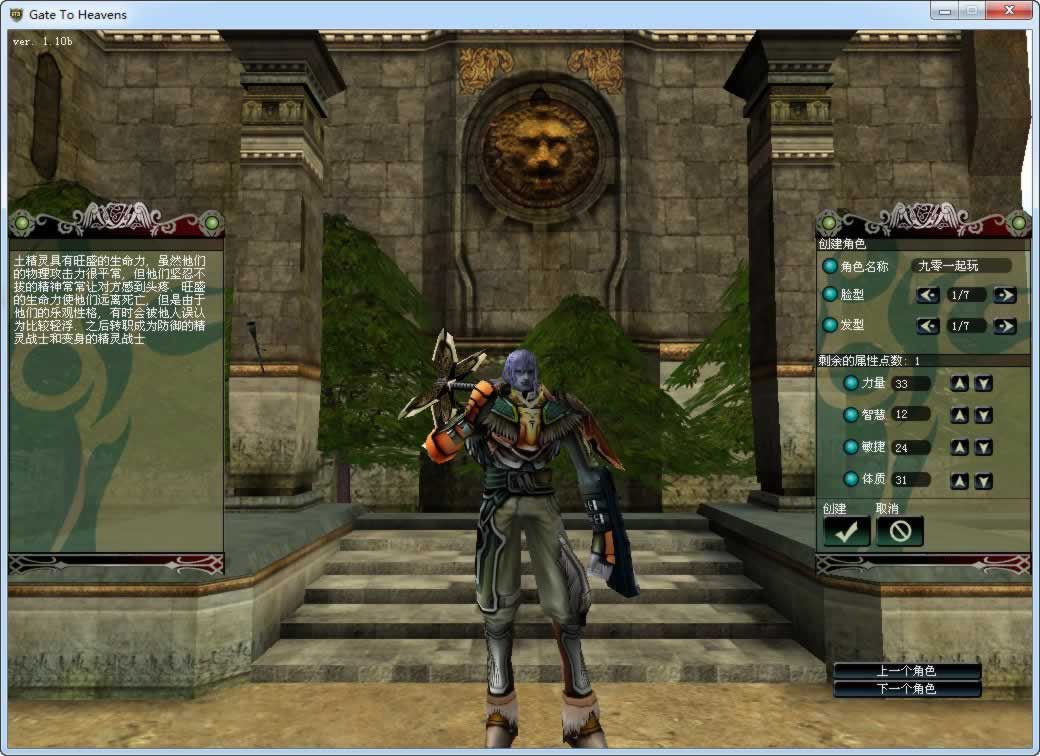Image resolution: width=1040 pixels, height=756 pixels.
Task: Lower the Wisdom (智慧) attribute
Action: (983, 415)
